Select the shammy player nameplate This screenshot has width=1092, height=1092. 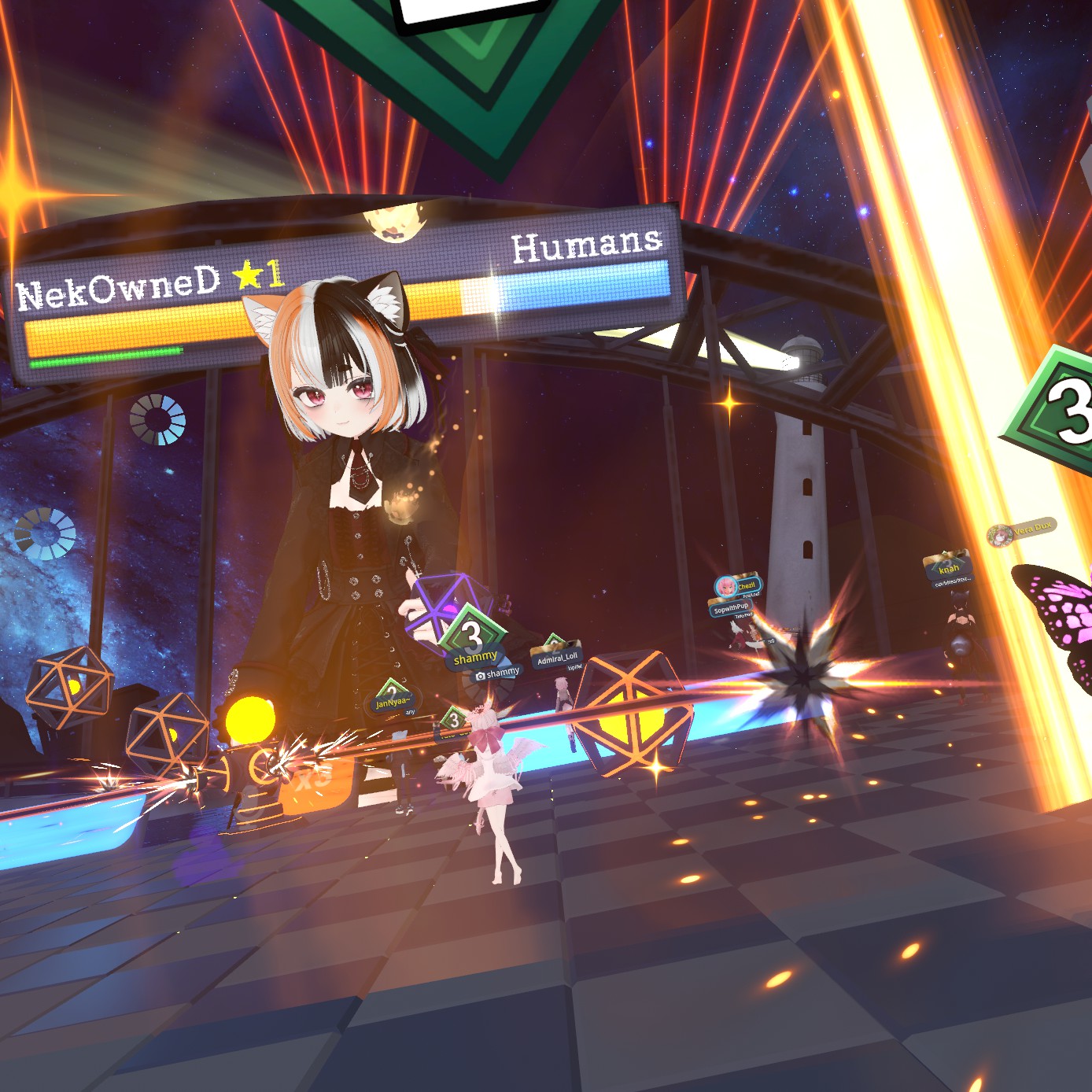click(x=476, y=657)
